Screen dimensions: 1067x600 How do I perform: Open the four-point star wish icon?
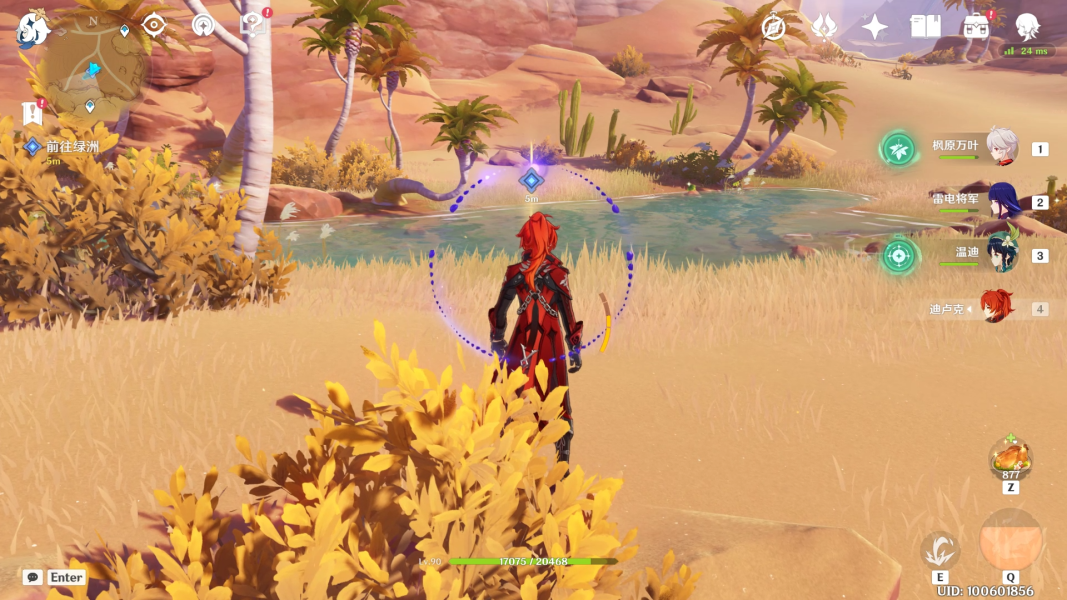pyautogui.click(x=875, y=27)
